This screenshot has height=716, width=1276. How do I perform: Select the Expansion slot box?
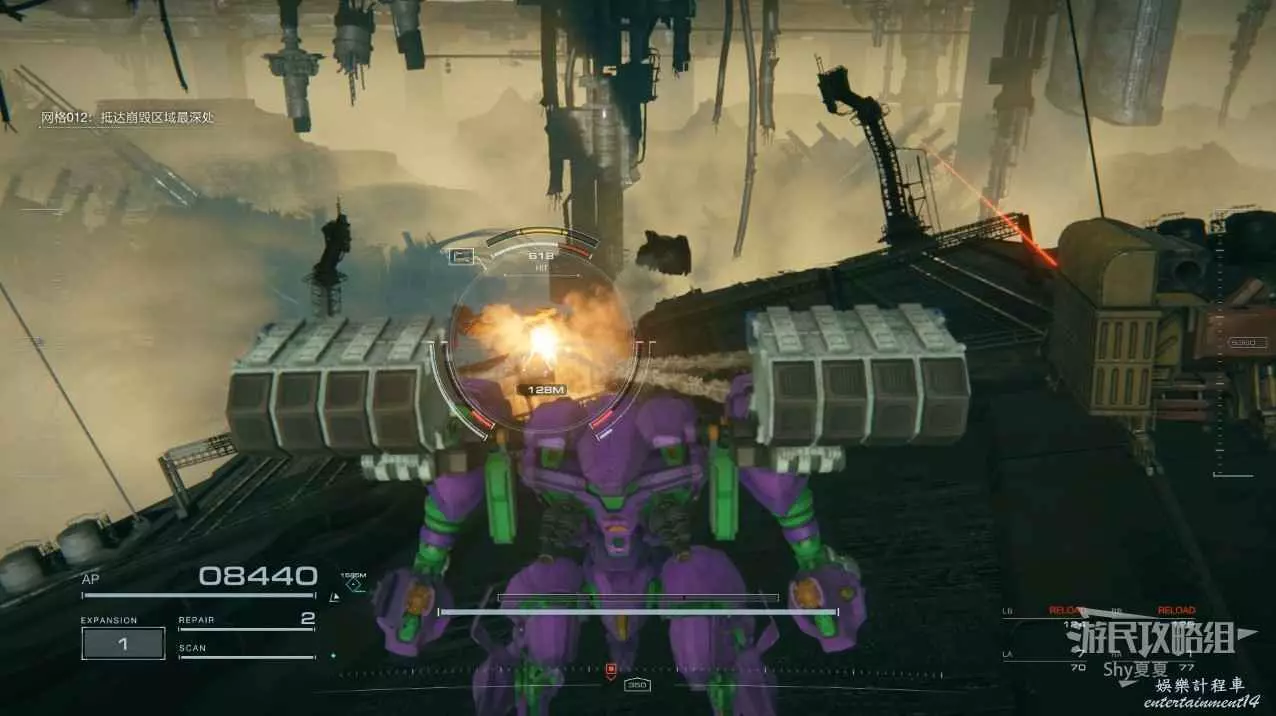tap(123, 644)
